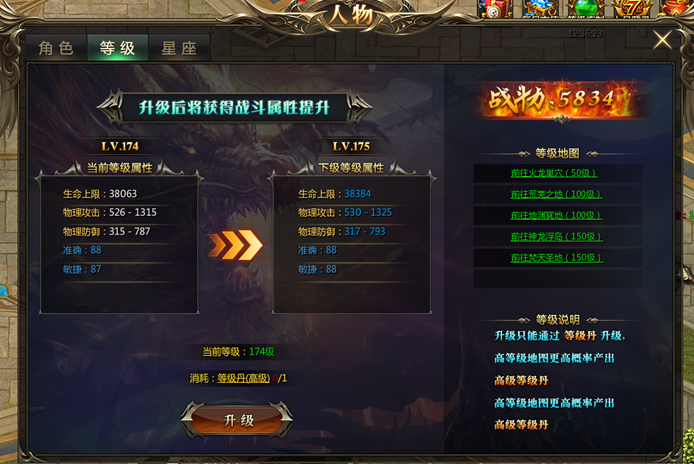The height and width of the screenshot is (464, 694).
Task: Click the 升级 level-up button
Action: tap(239, 420)
